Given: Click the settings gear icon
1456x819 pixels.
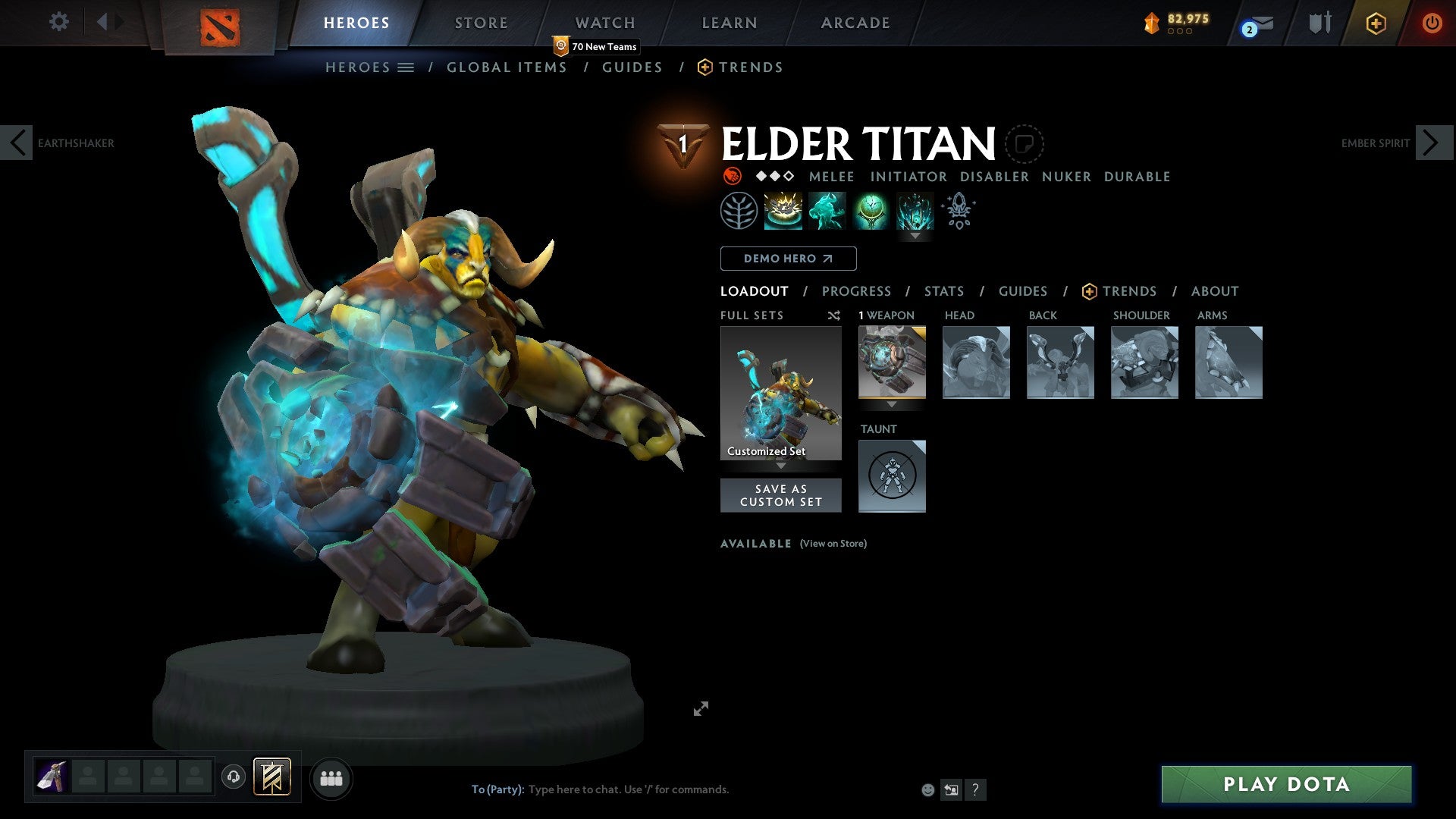Looking at the screenshot, I should [x=58, y=22].
